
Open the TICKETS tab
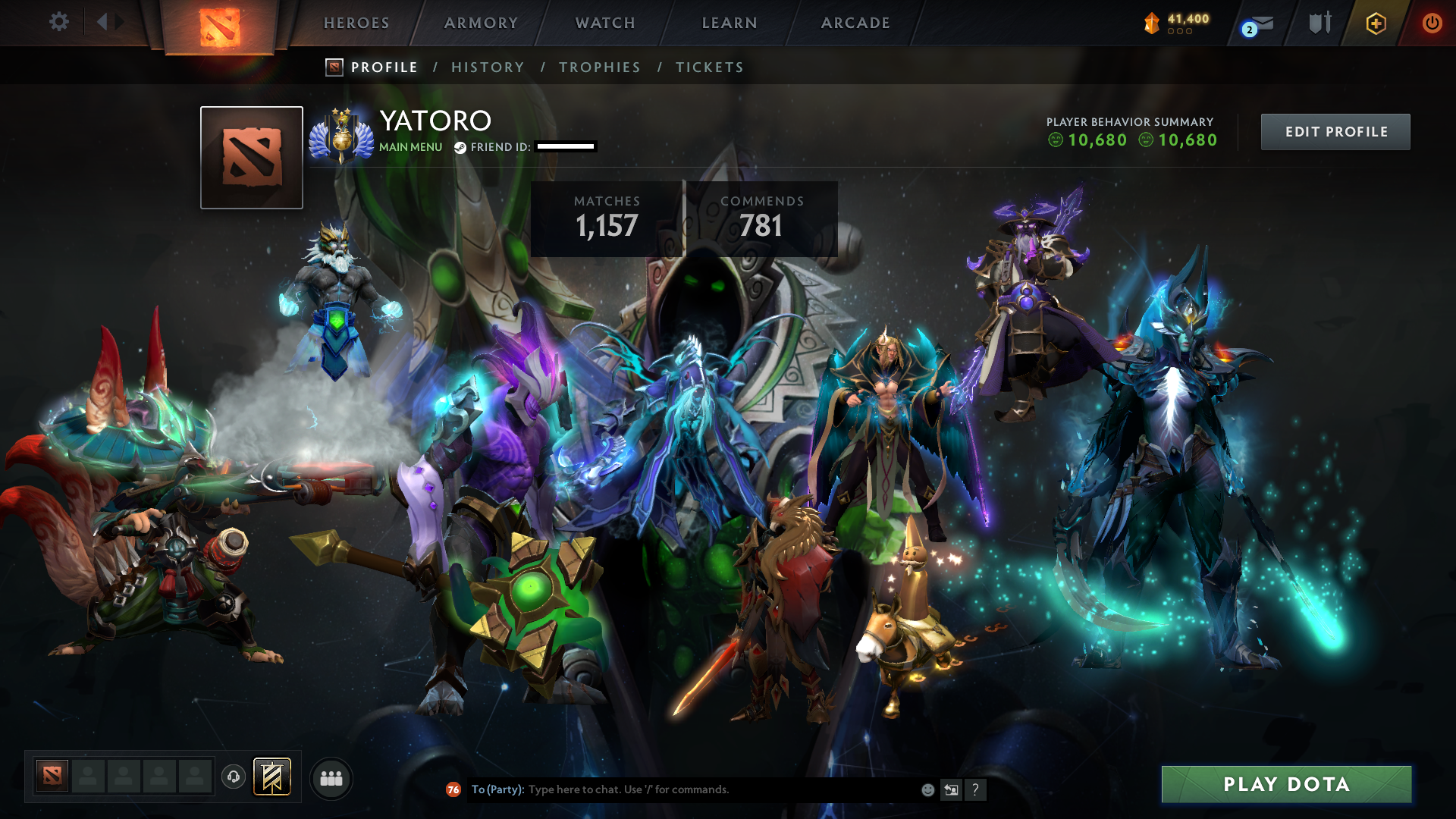pyautogui.click(x=709, y=67)
